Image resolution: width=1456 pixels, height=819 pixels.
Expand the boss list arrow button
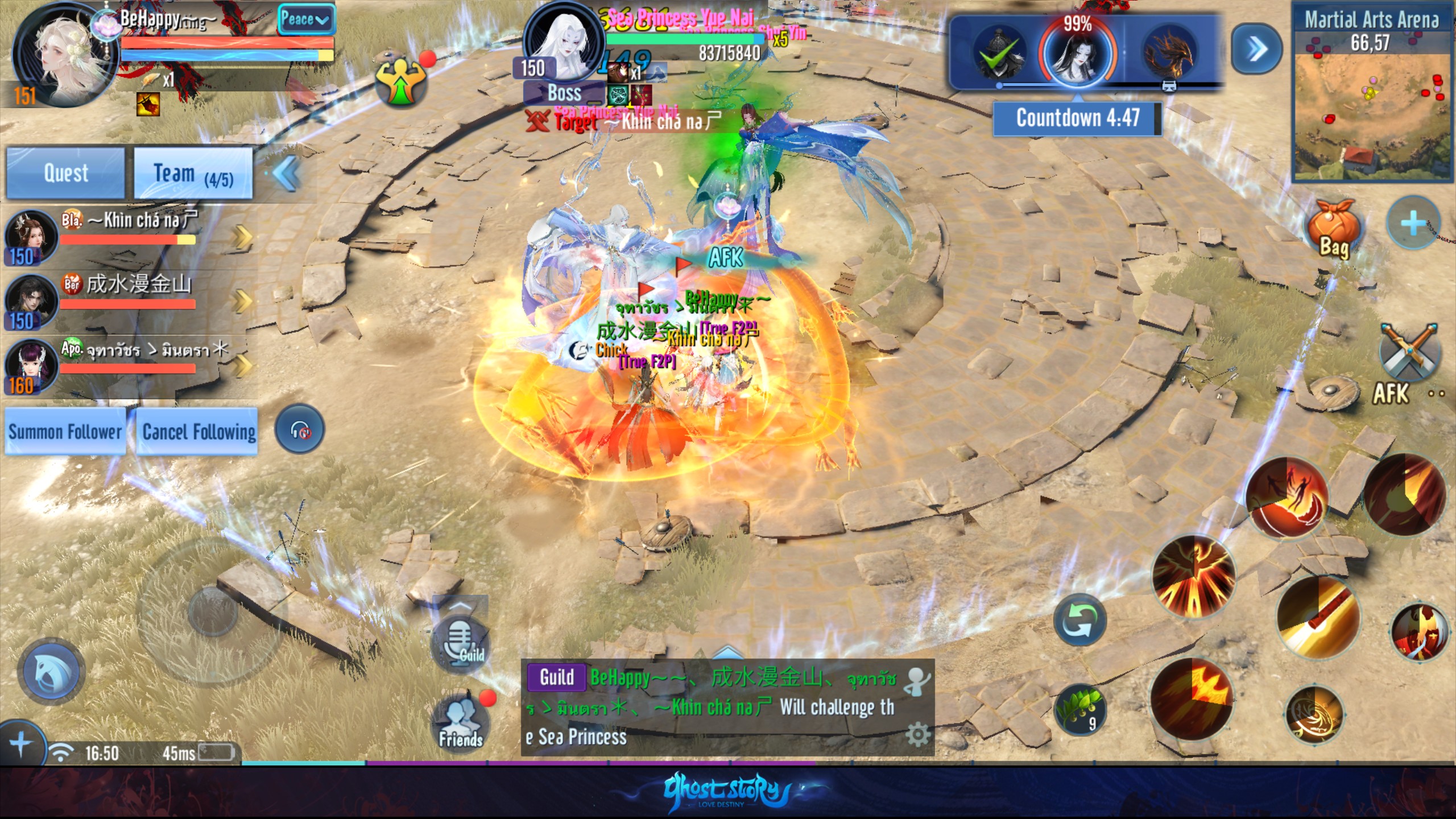[1256, 49]
